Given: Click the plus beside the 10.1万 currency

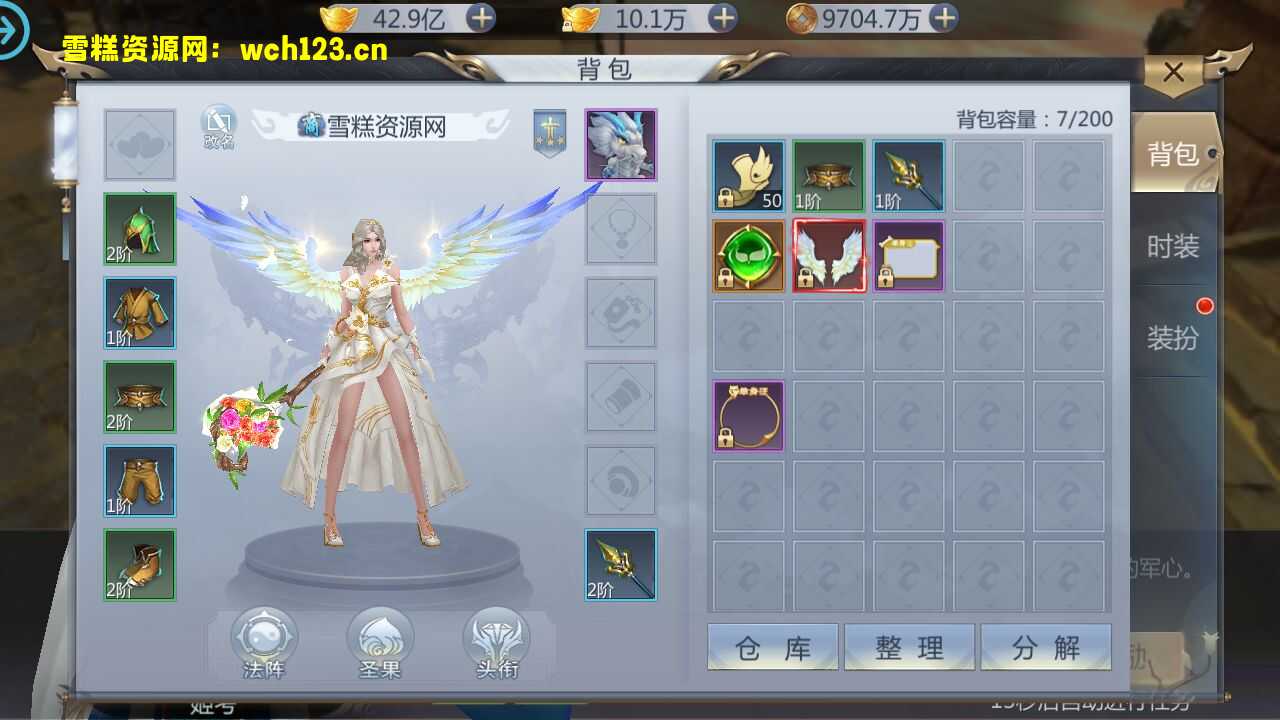Looking at the screenshot, I should tap(722, 18).
